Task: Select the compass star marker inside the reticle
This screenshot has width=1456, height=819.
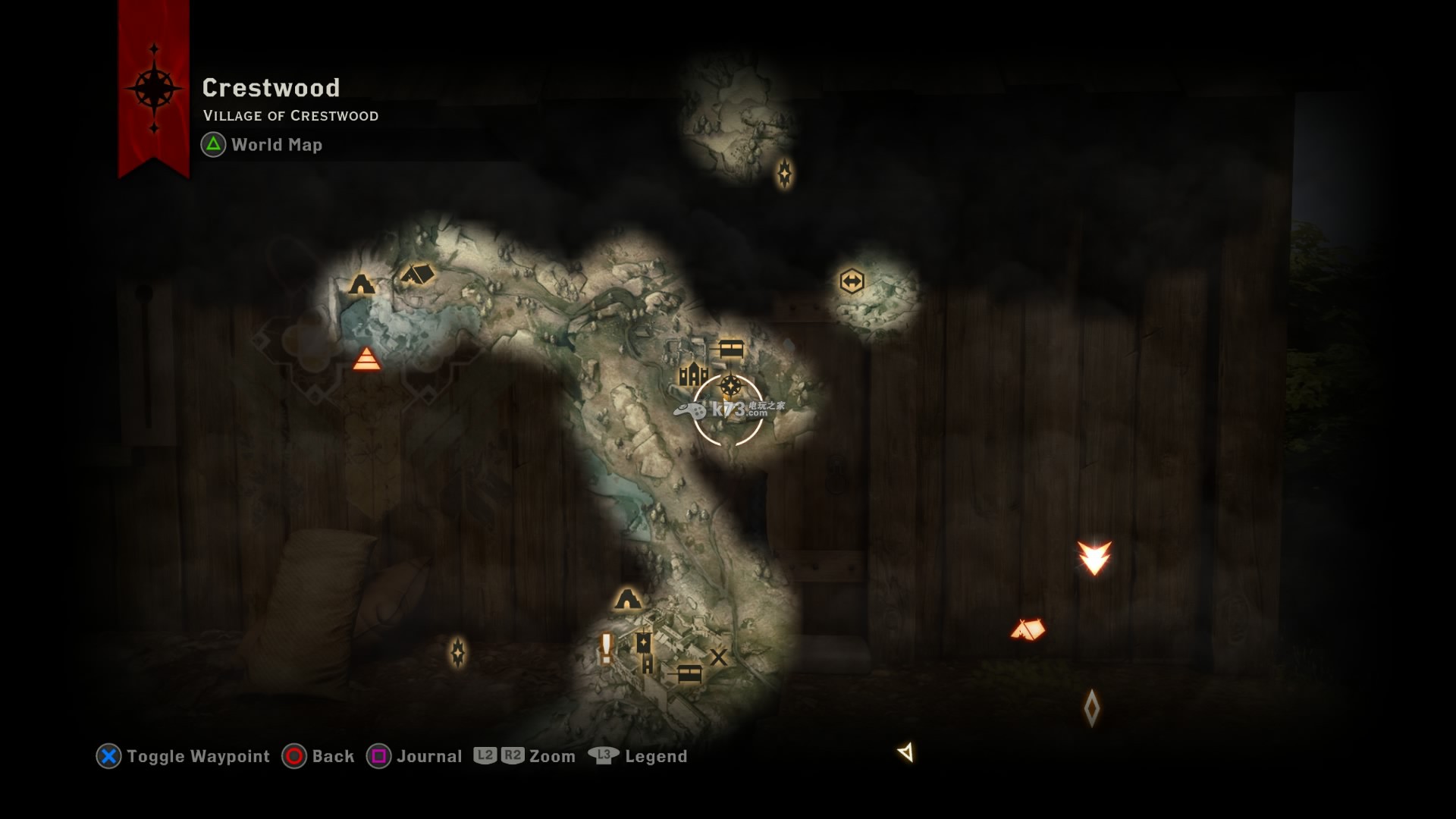Action: [730, 386]
